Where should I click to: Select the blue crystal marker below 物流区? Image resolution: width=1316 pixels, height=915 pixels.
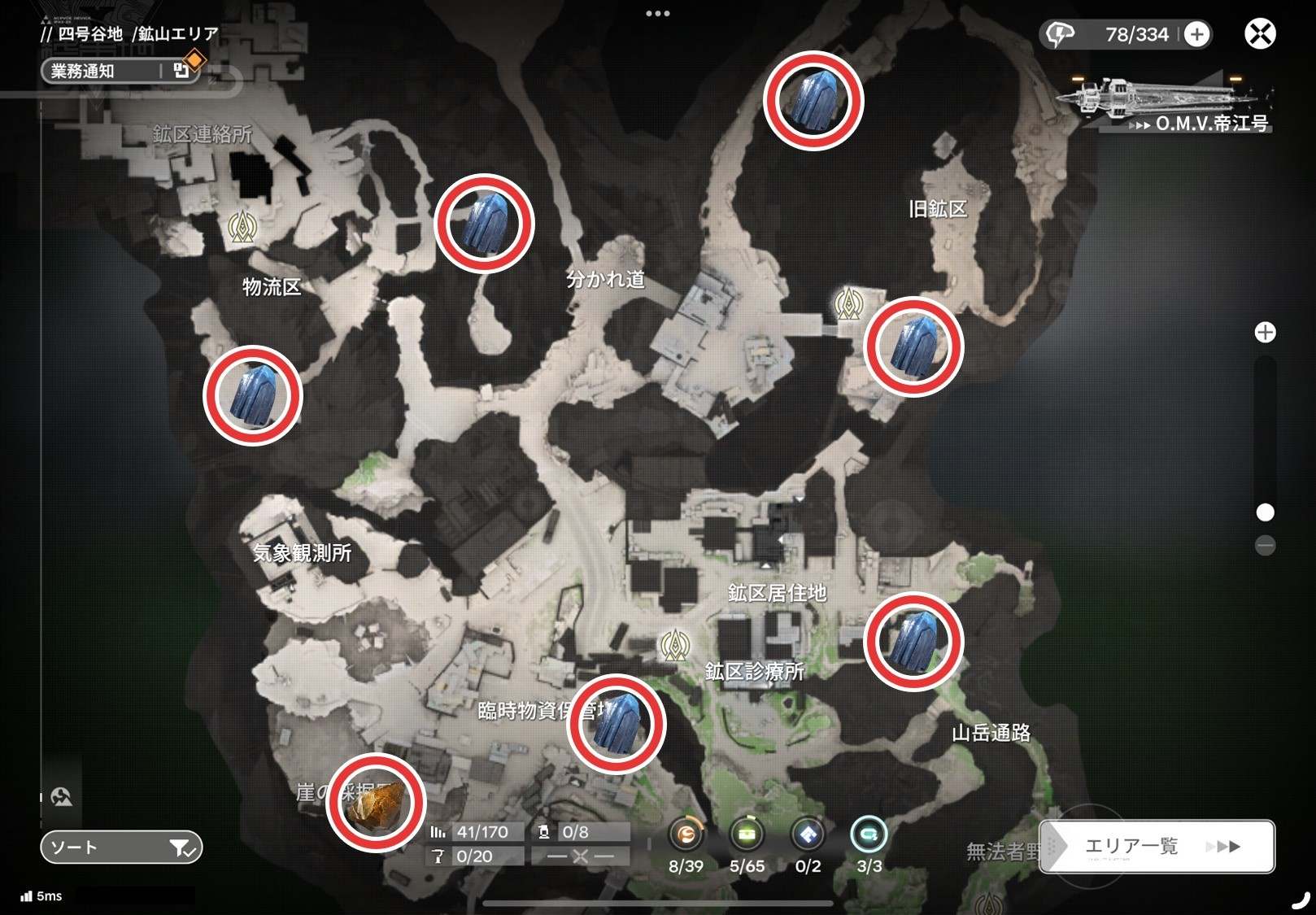point(253,395)
